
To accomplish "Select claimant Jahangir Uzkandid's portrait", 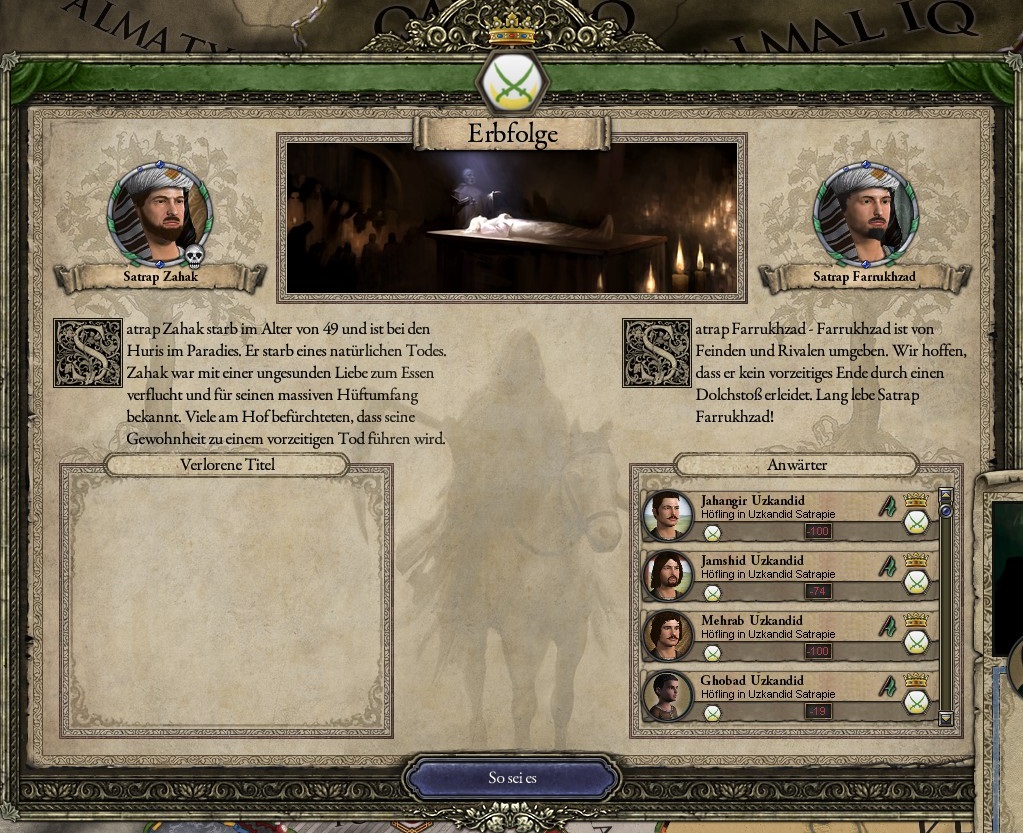I will (667, 515).
